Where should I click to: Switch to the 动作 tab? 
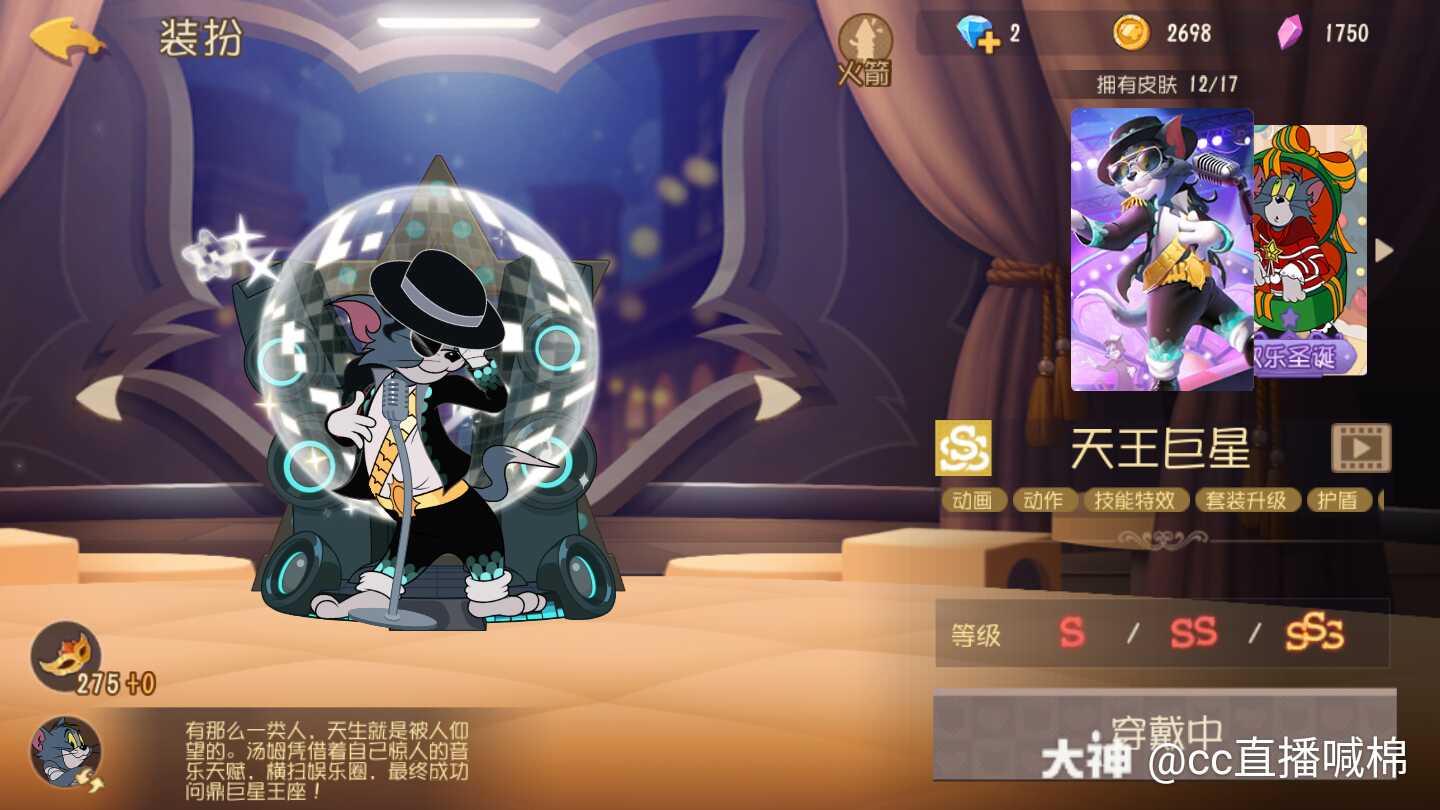tap(1043, 500)
